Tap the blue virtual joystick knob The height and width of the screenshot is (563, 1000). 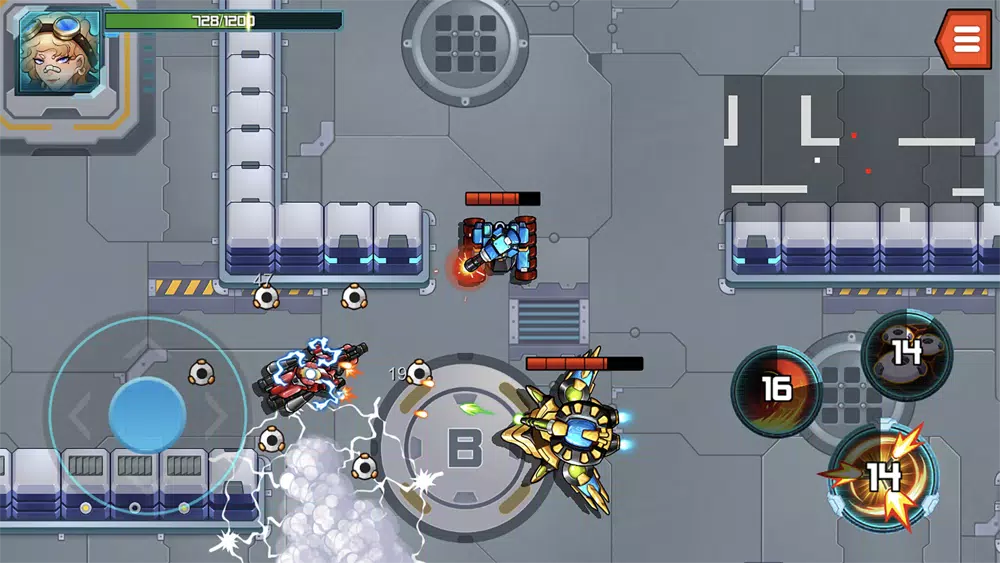pos(147,414)
